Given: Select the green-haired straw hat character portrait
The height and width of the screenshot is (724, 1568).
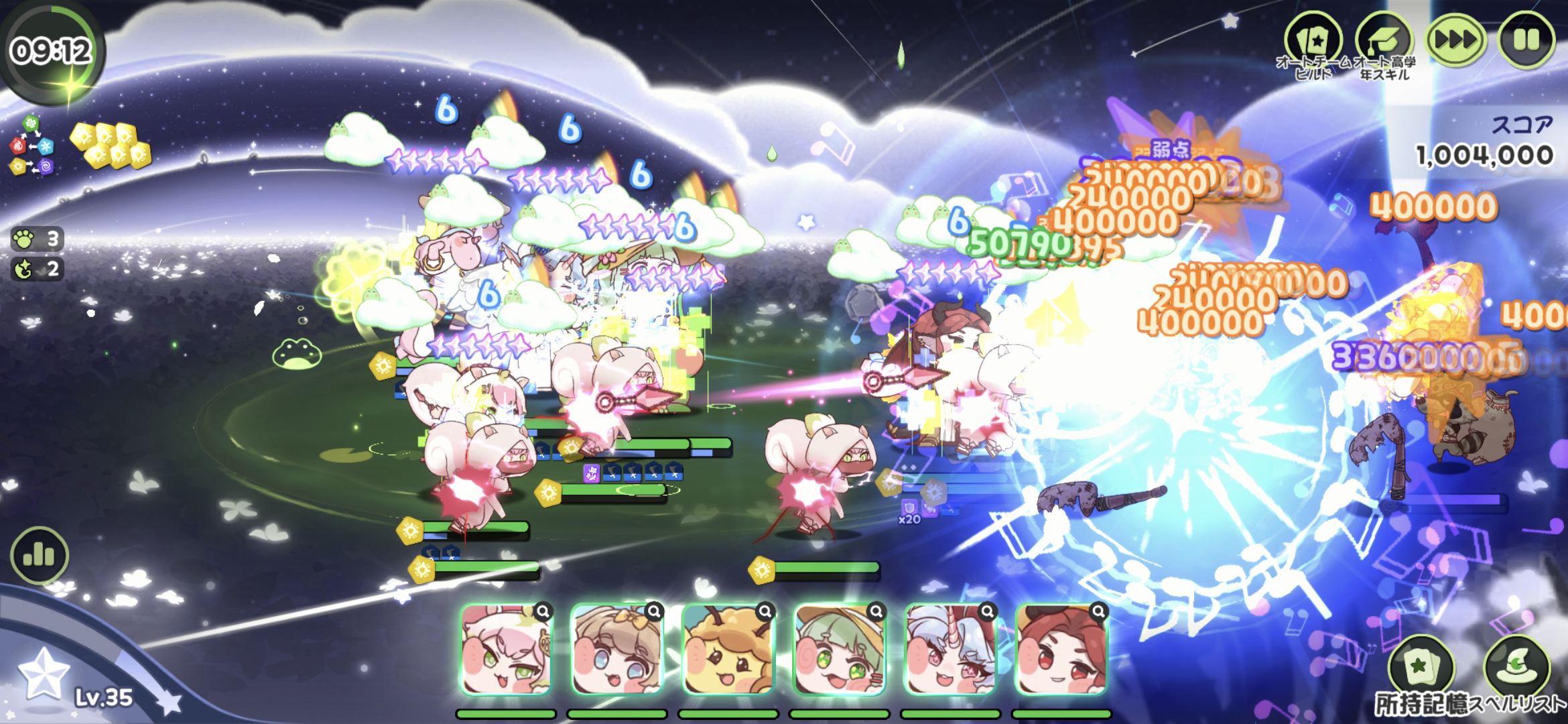Looking at the screenshot, I should [x=840, y=649].
